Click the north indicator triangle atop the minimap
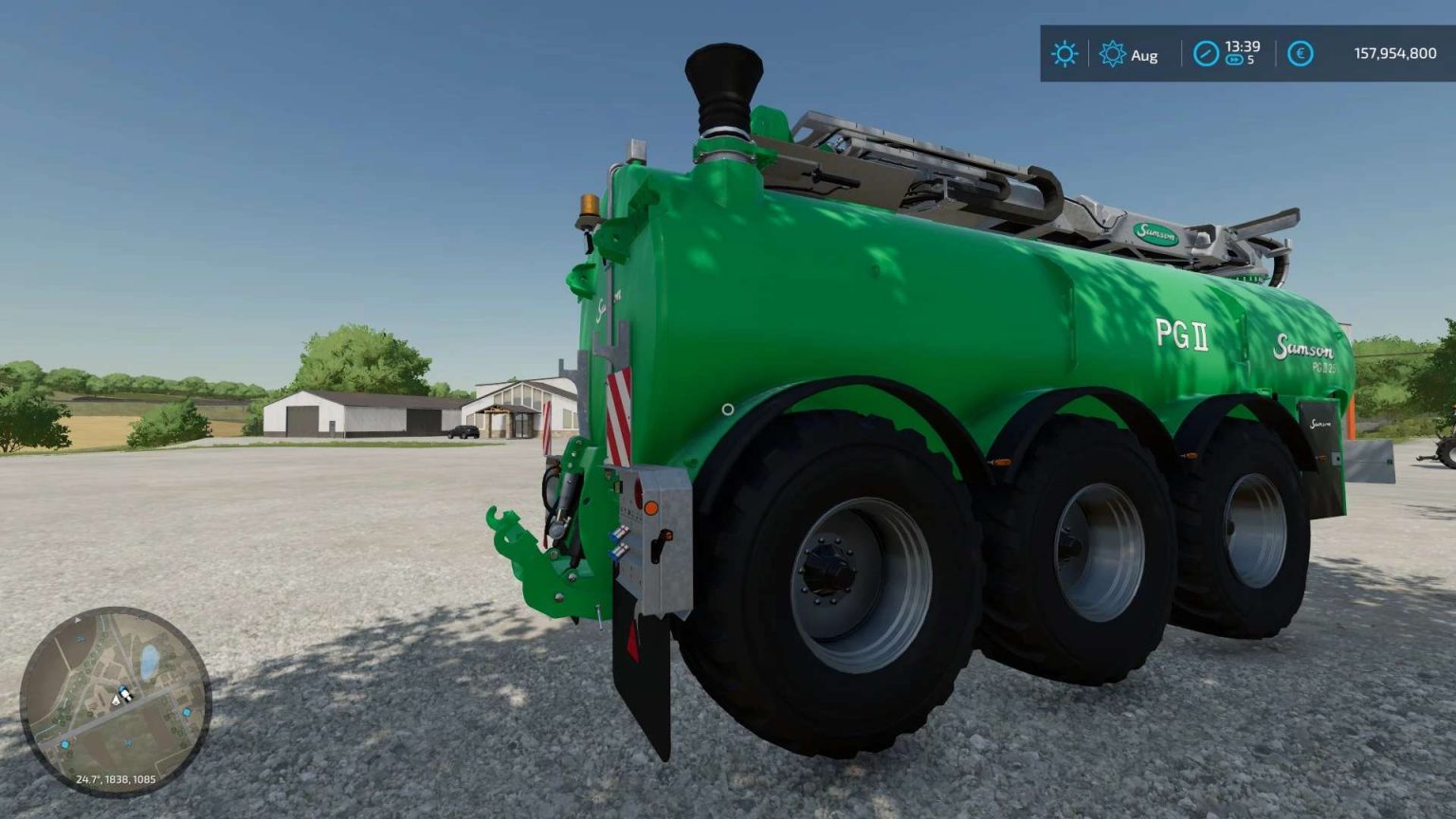The height and width of the screenshot is (819, 1456). tap(77, 621)
